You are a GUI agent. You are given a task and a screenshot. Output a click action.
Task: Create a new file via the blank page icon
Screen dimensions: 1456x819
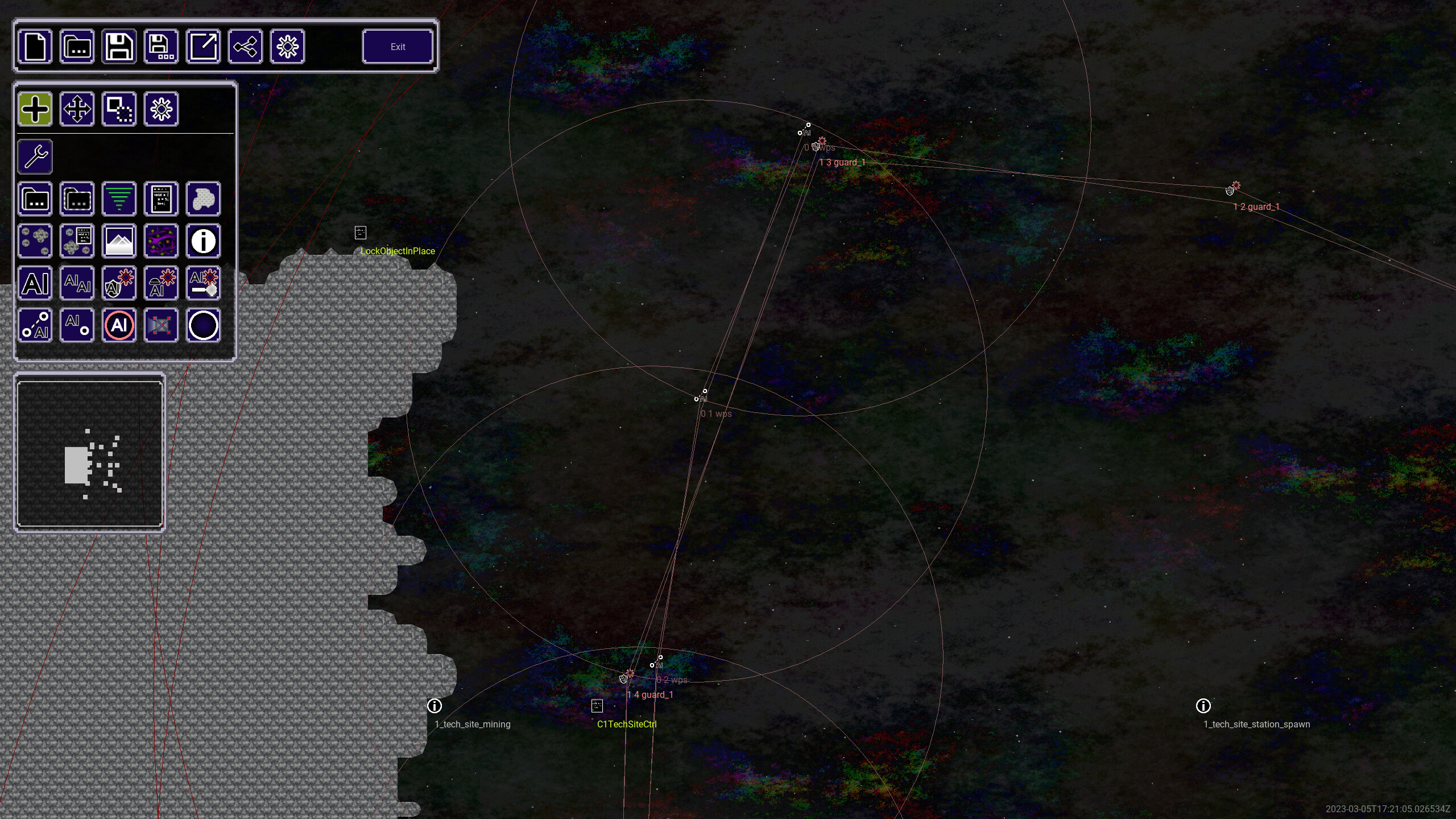(35, 47)
